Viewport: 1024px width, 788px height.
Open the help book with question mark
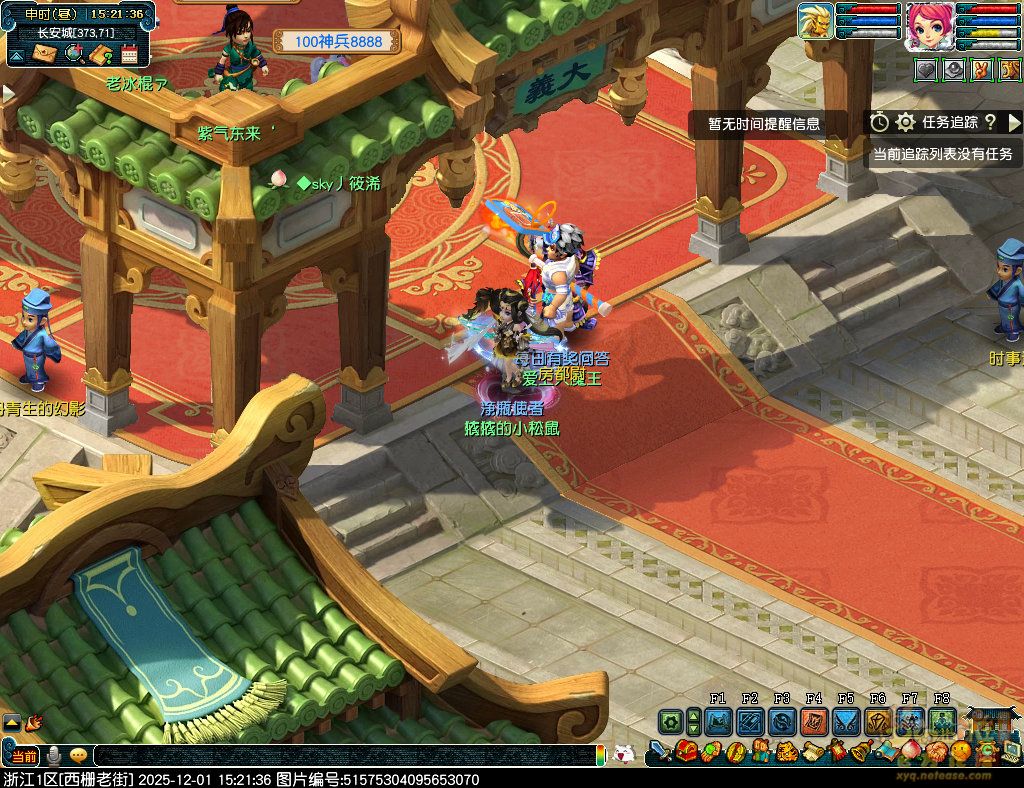[x=100, y=54]
